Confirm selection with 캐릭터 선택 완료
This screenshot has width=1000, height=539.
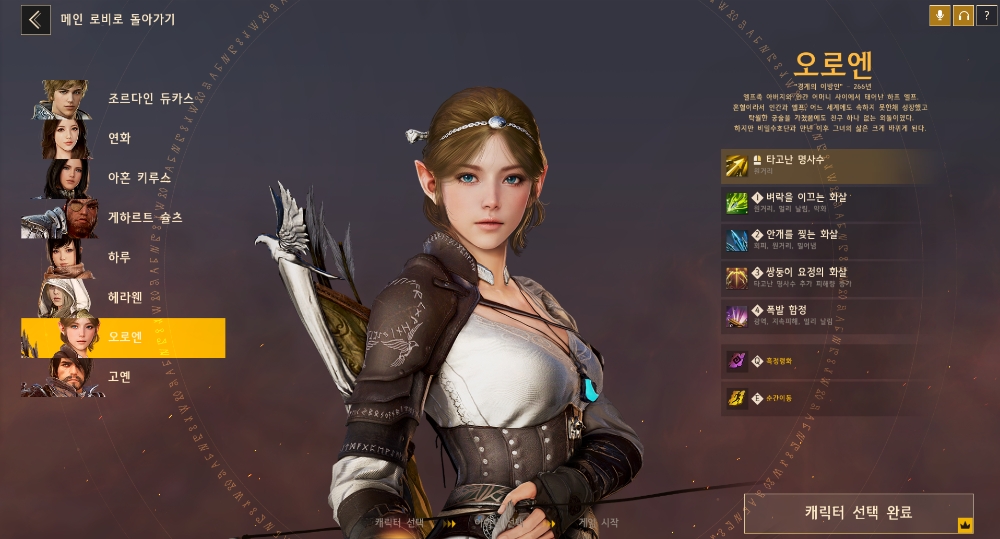(x=858, y=513)
